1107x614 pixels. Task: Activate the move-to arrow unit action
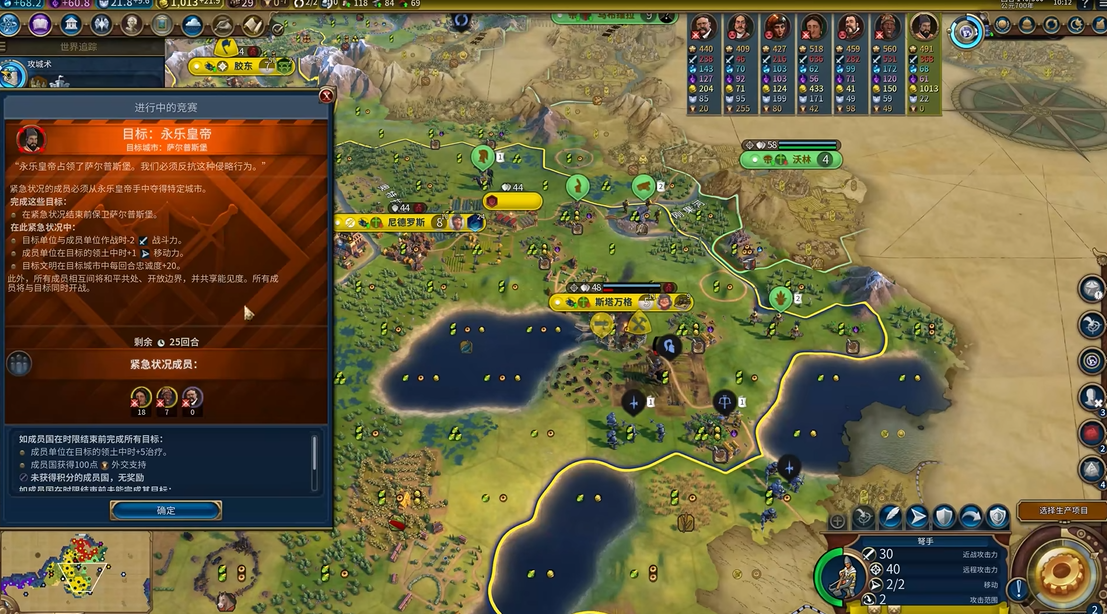(x=917, y=517)
